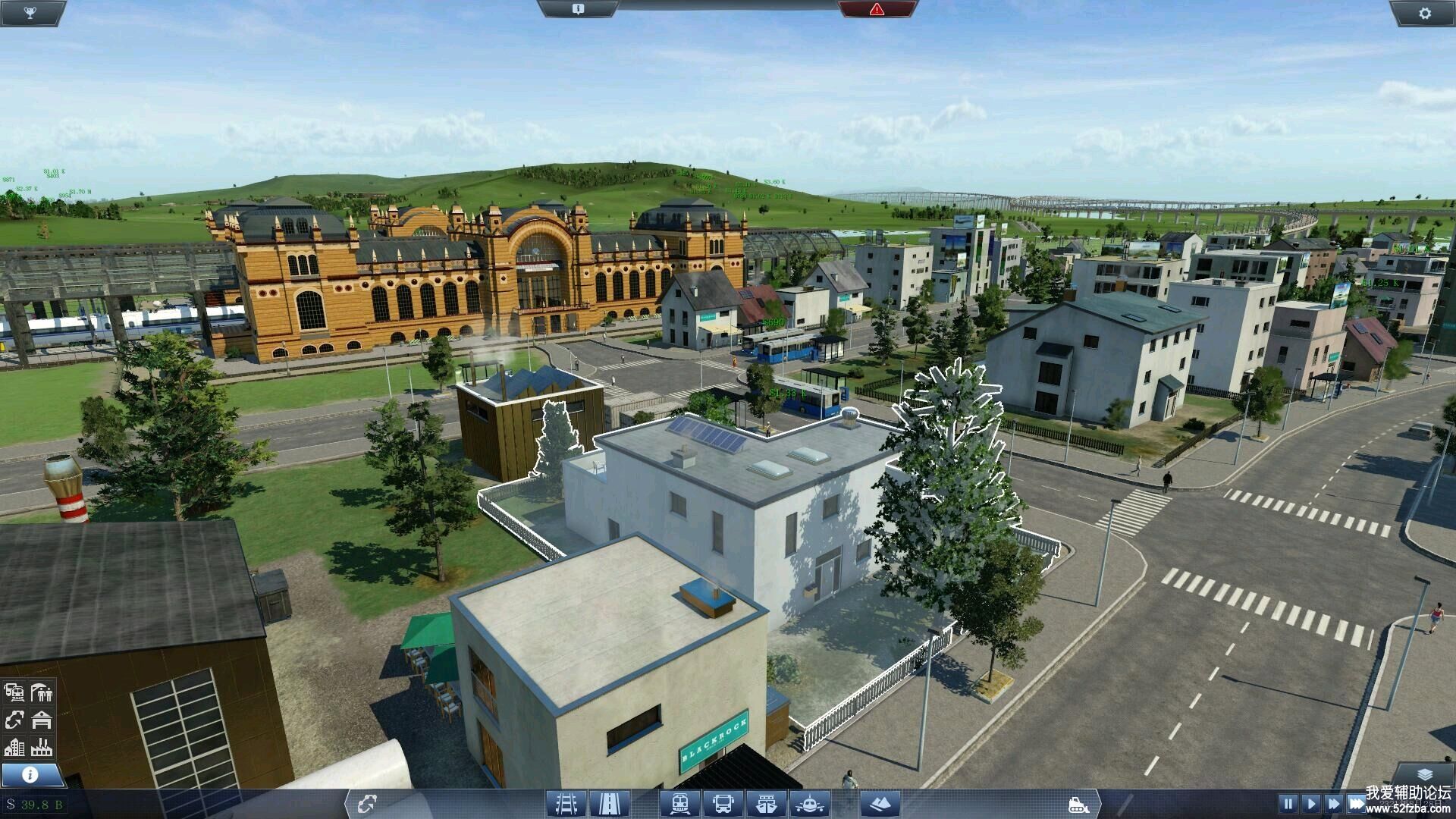Activate the bulldozer demolish tool

1077,804
